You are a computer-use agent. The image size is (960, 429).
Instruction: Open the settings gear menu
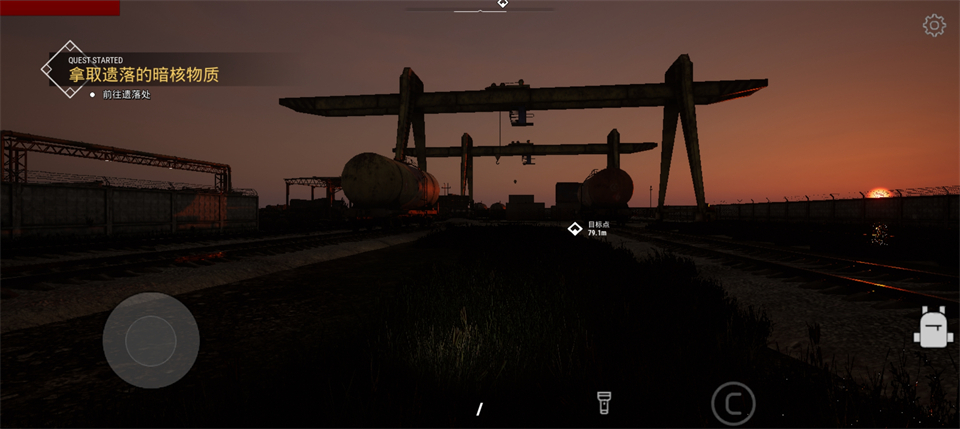pyautogui.click(x=934, y=26)
